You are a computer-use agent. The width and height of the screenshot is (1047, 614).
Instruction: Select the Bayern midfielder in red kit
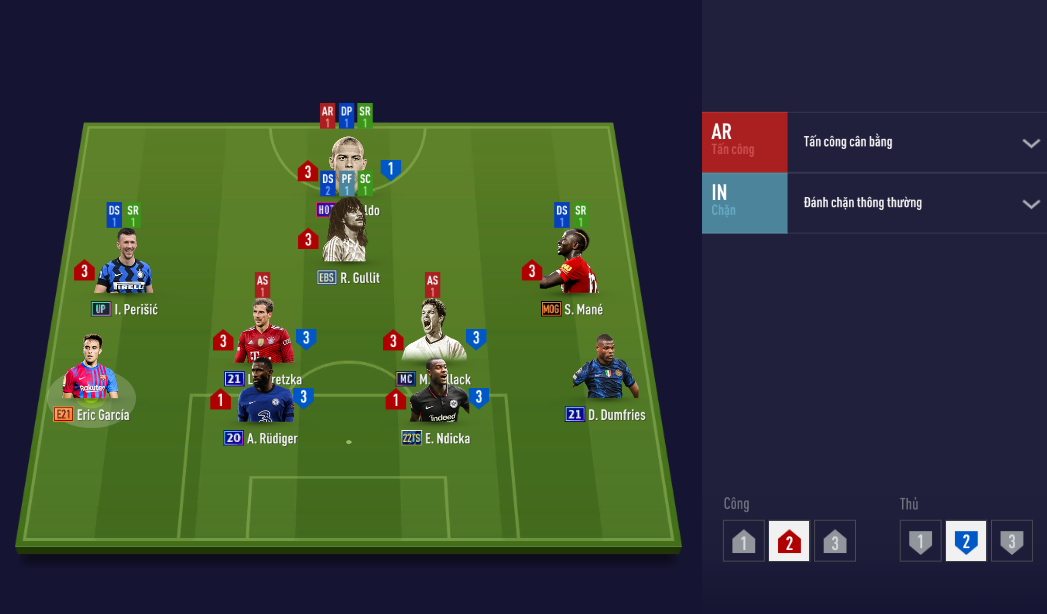[263, 332]
